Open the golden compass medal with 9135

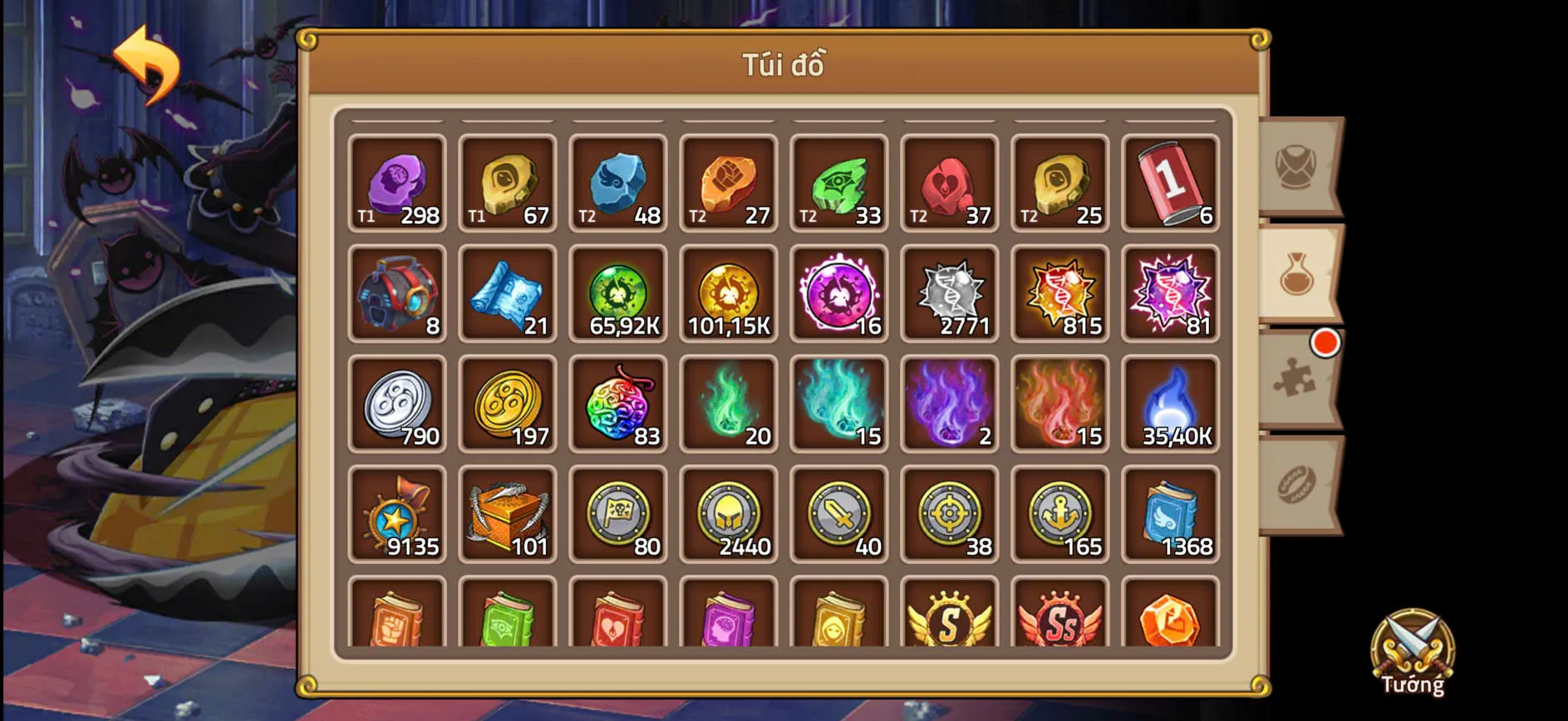(396, 514)
